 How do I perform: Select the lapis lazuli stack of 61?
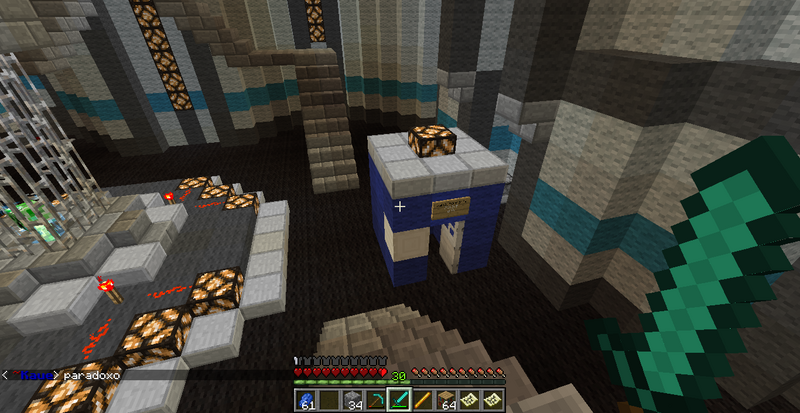(x=304, y=400)
